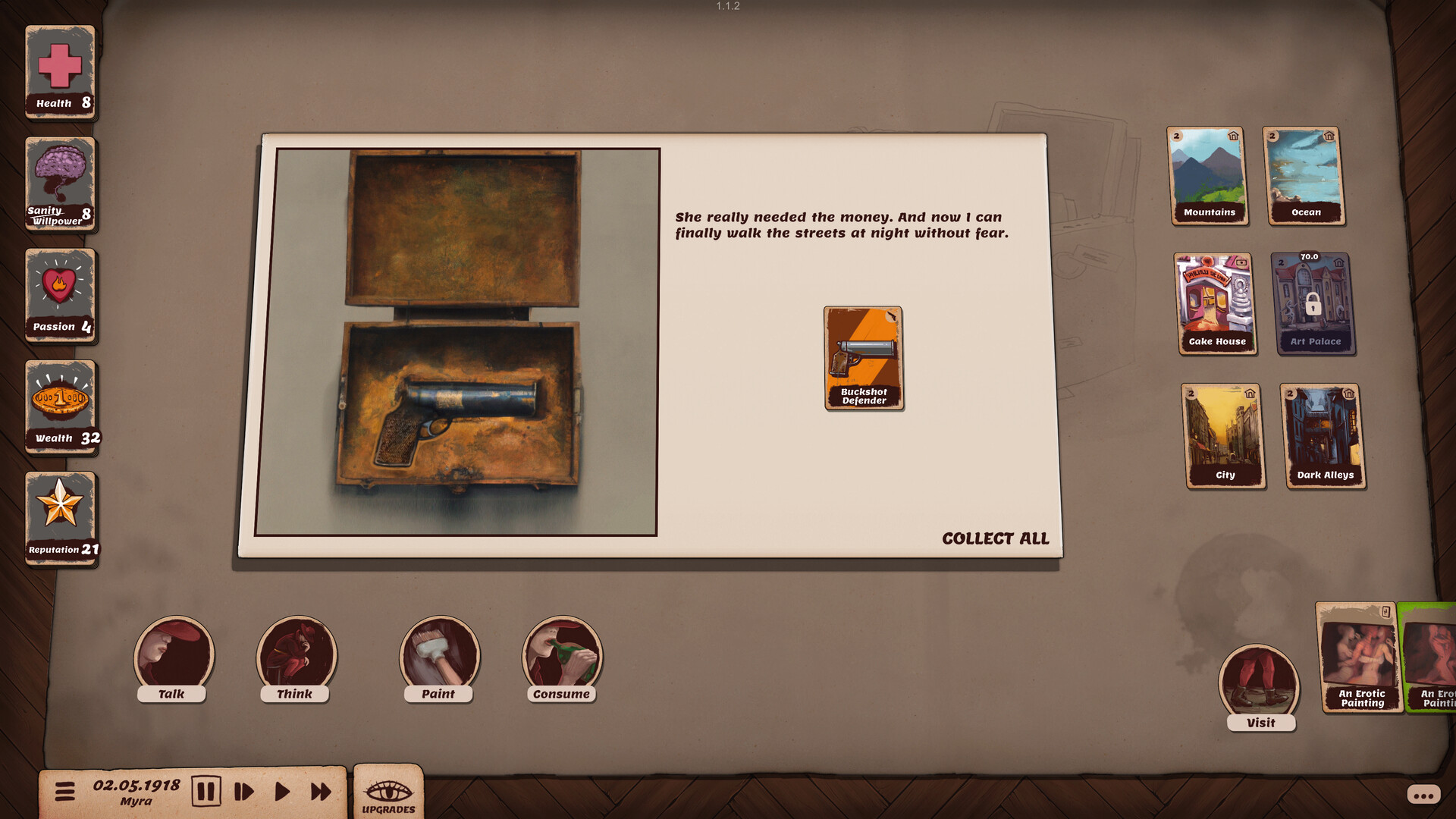Open the Cake House location card
Image resolution: width=1456 pixels, height=819 pixels.
pyautogui.click(x=1216, y=302)
